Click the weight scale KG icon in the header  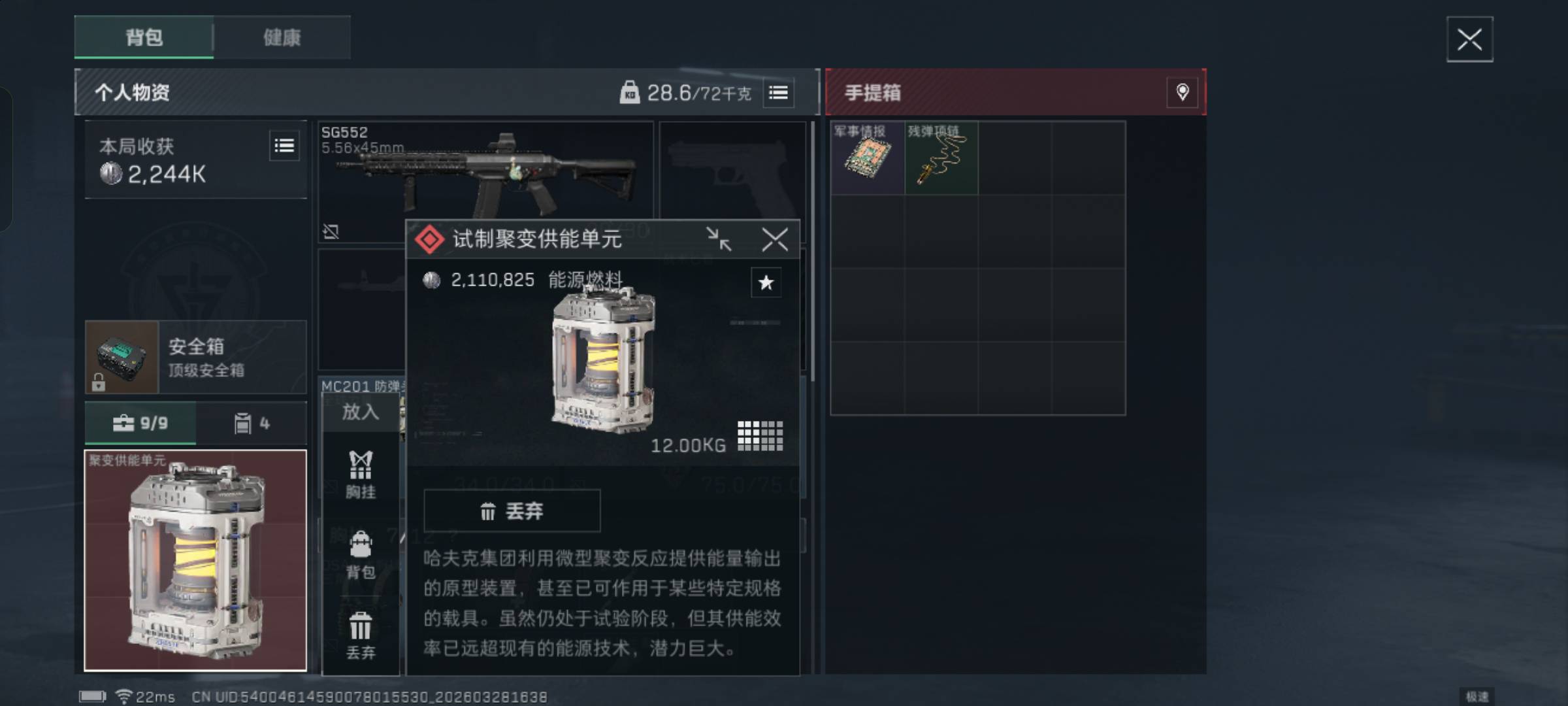629,92
